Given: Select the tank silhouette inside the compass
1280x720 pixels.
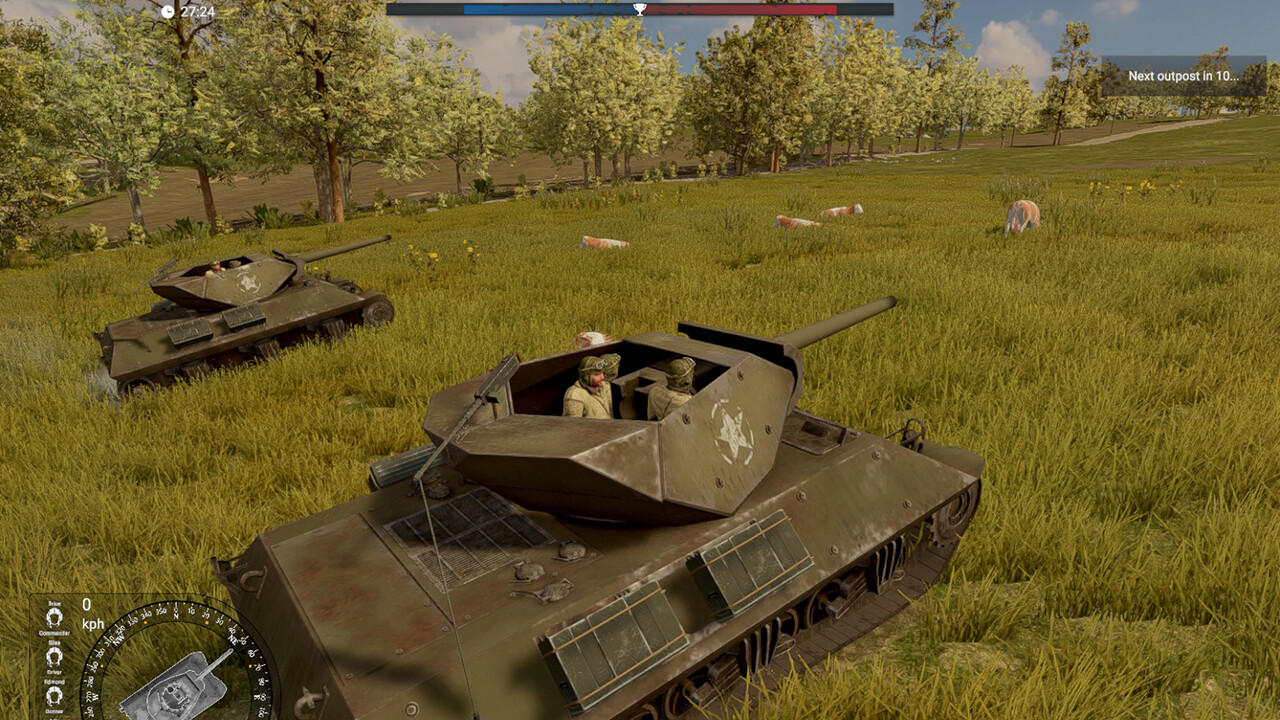Looking at the screenshot, I should (176, 687).
